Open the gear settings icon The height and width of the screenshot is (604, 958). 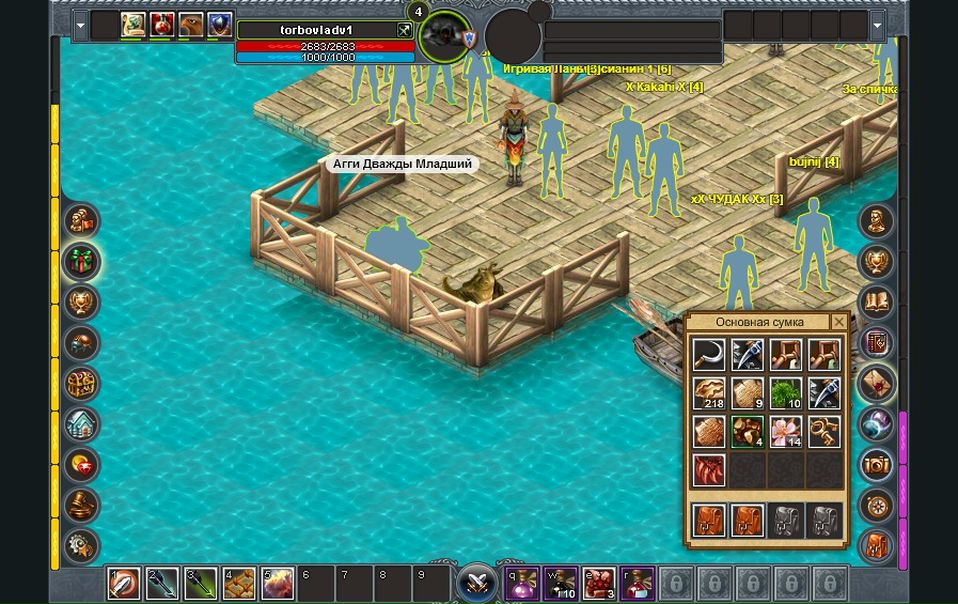click(x=81, y=546)
